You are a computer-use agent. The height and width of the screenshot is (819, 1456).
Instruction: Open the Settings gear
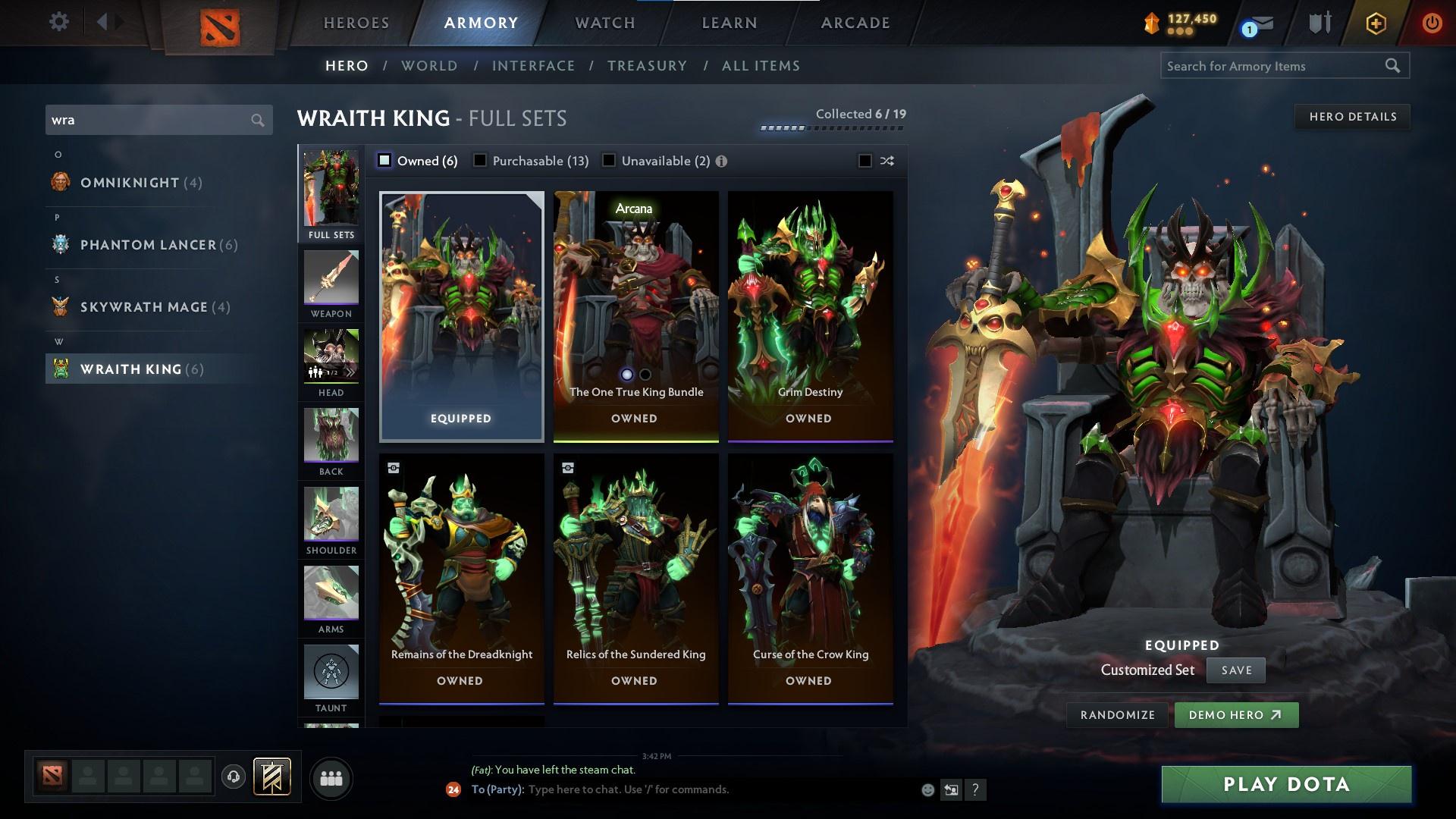[58, 22]
